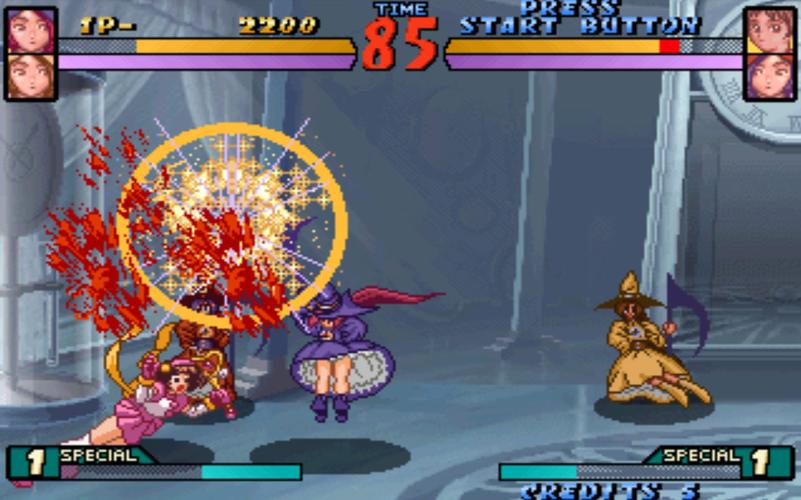Select player one's orange-haired partner portrait

pos(30,76)
